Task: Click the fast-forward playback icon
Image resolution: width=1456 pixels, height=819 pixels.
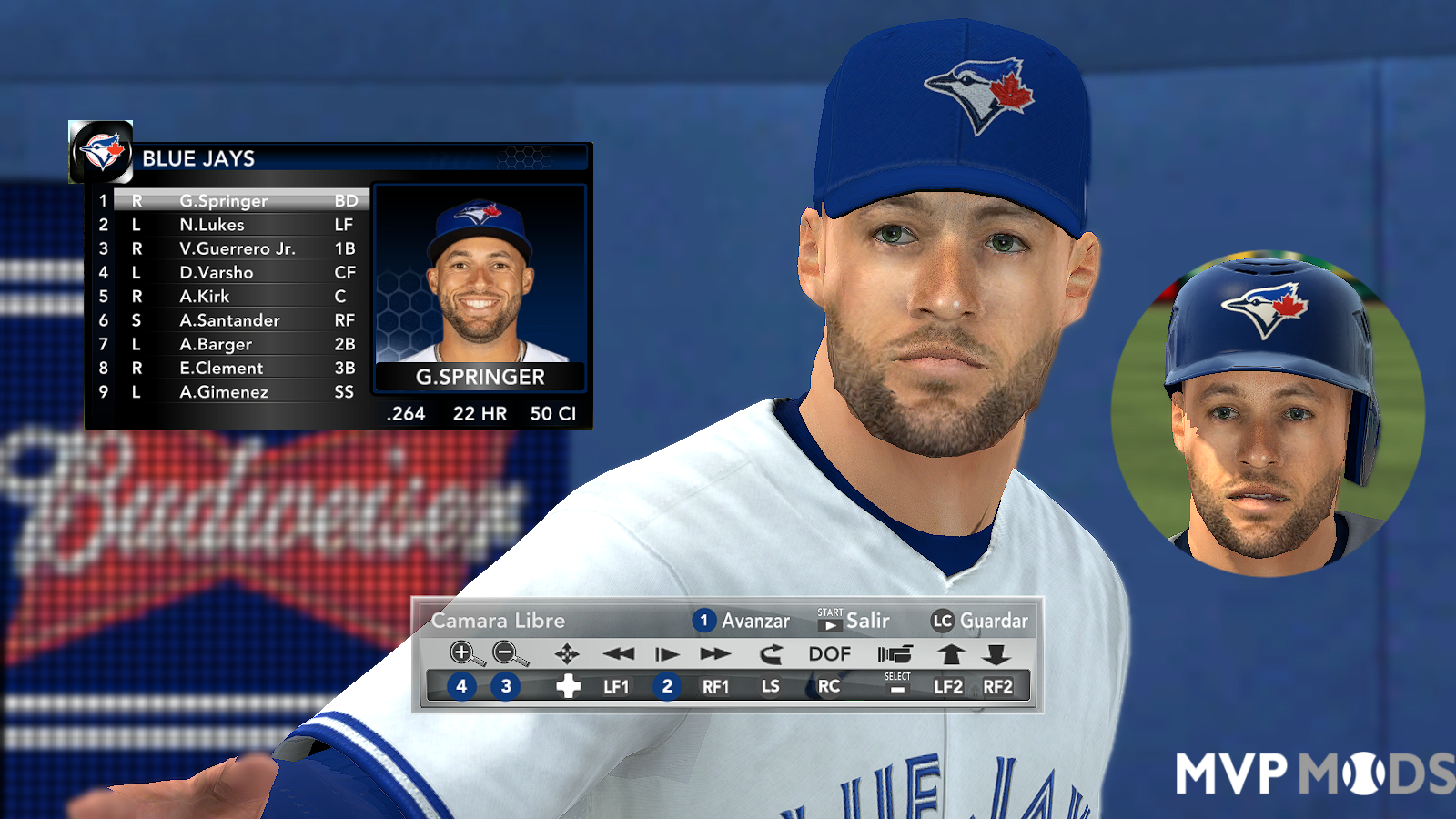Action: (714, 652)
